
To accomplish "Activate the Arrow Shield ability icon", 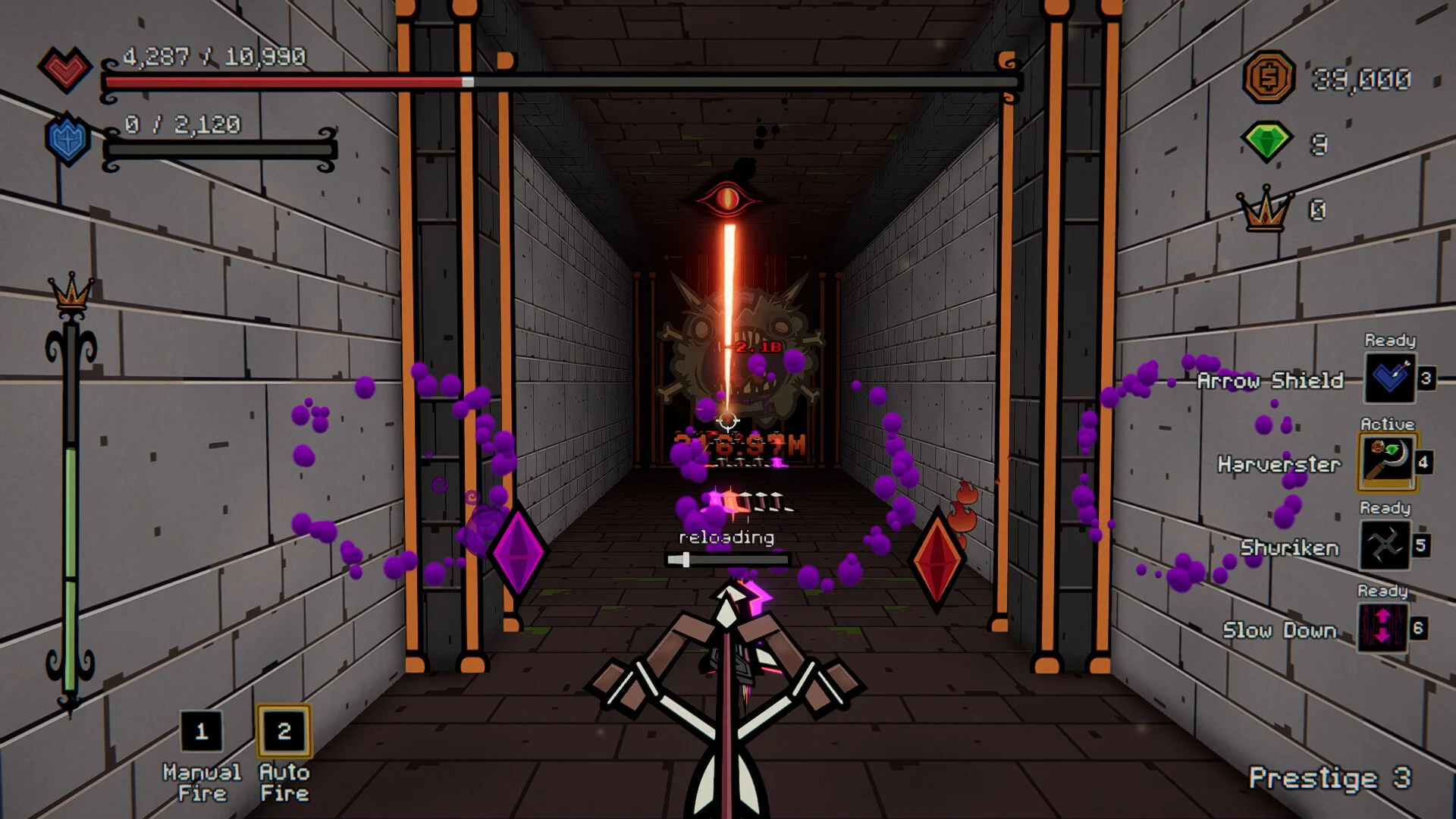I will point(1389,378).
